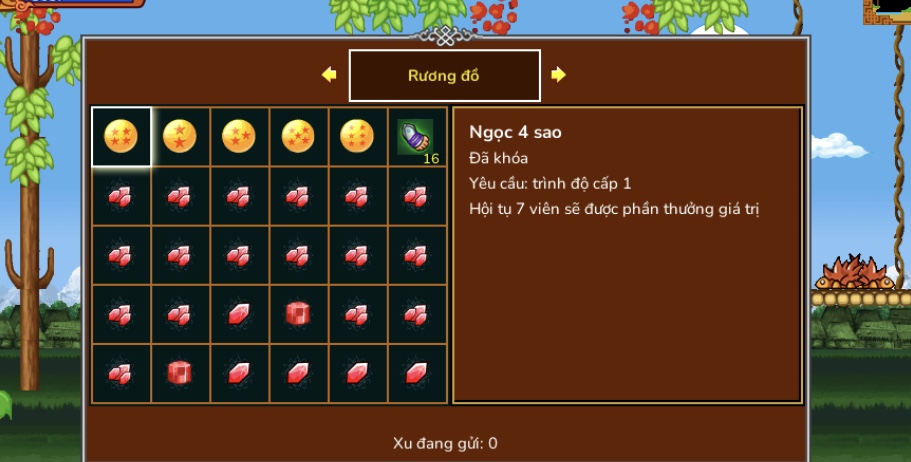Screen dimensions: 911x462
Task: Click the Rương đồ header tab
Action: (444, 76)
